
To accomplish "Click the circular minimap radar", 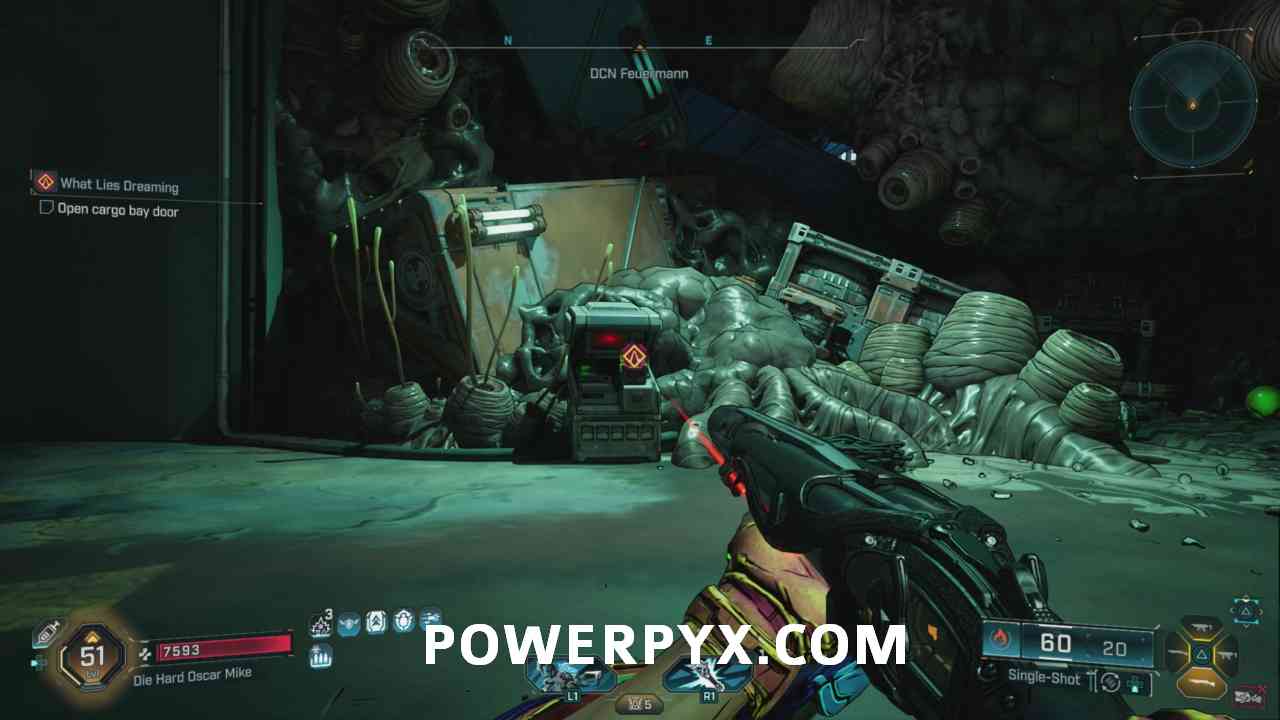I will tap(1191, 105).
